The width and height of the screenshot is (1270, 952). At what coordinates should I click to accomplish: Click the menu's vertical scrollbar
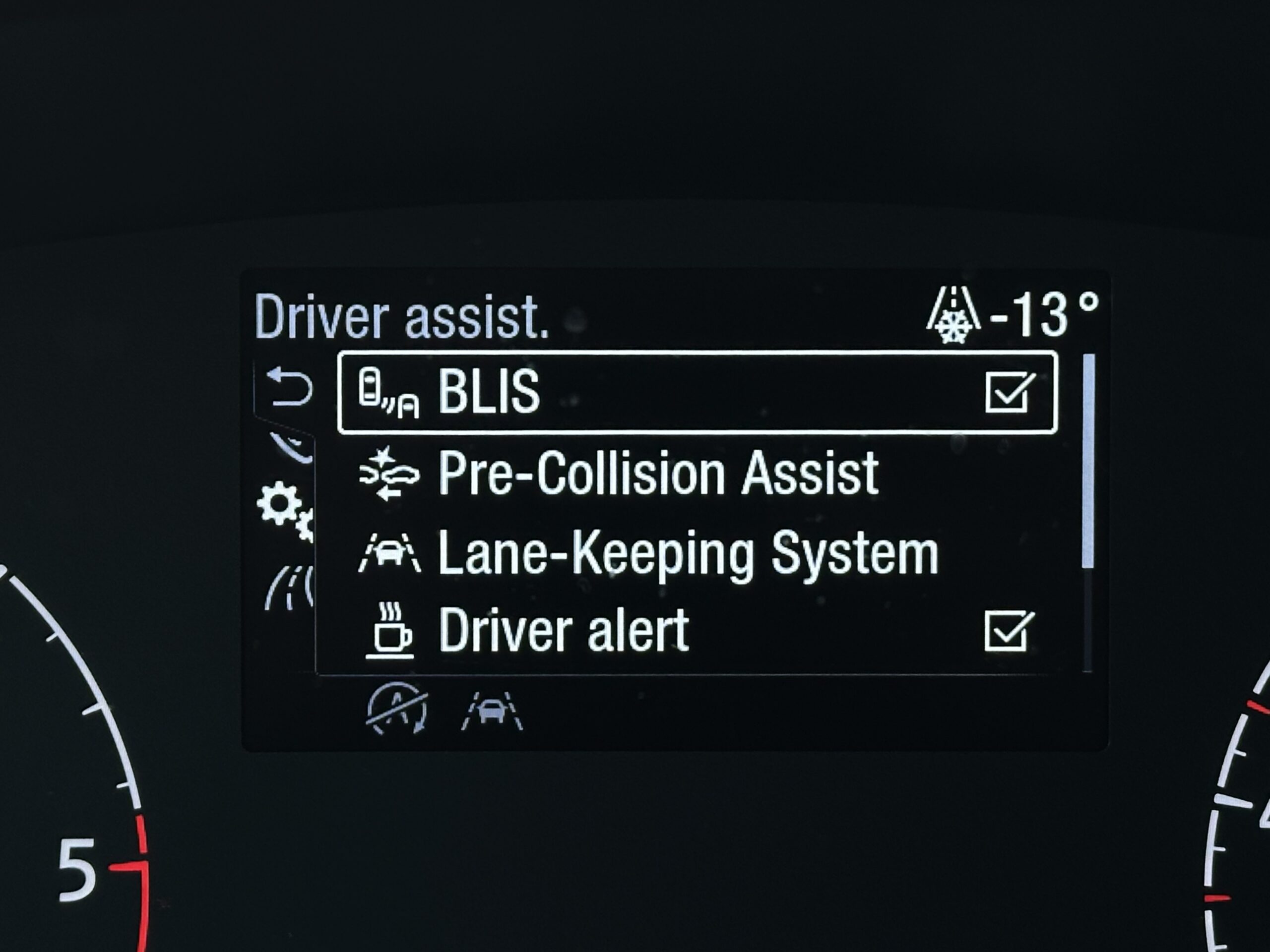click(1087, 461)
